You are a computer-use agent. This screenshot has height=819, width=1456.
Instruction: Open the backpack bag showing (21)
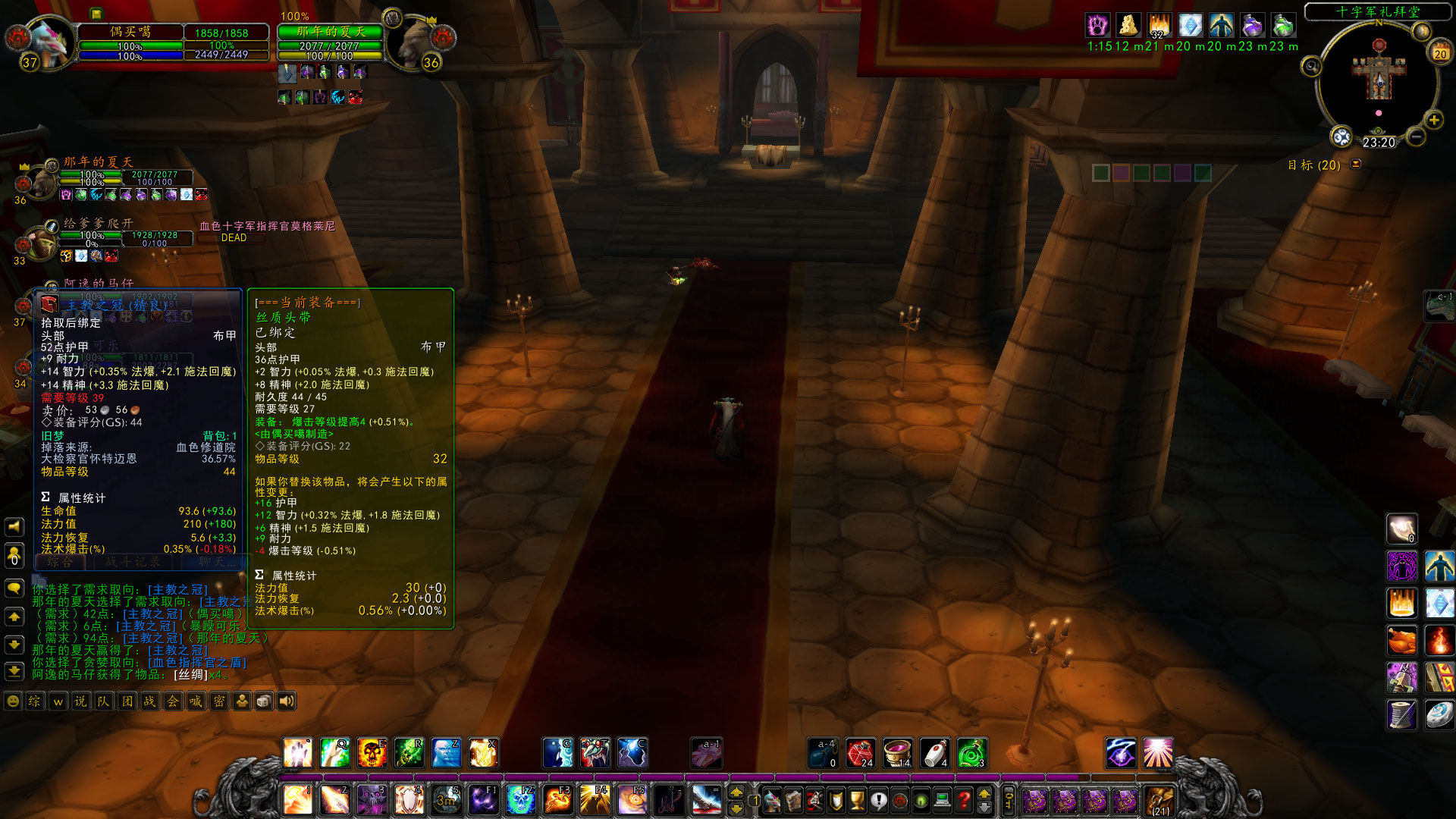coord(1159,801)
